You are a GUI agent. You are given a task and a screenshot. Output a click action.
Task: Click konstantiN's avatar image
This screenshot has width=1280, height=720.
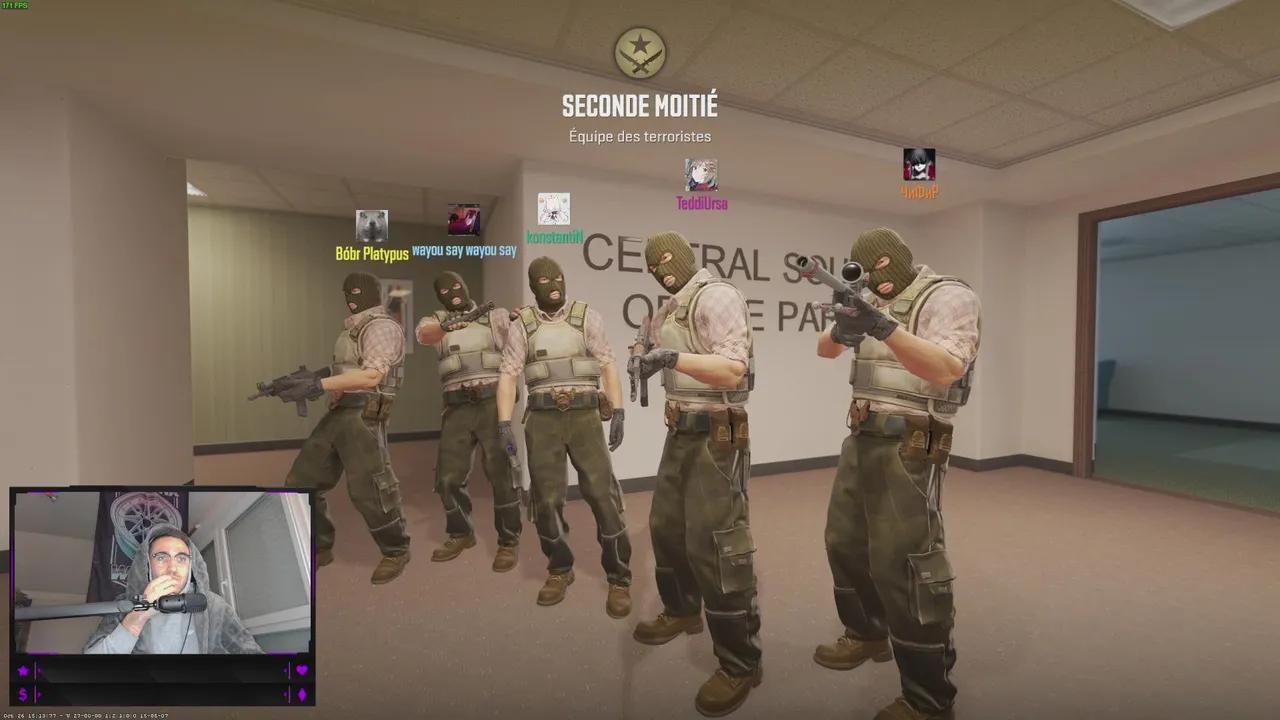click(x=554, y=211)
